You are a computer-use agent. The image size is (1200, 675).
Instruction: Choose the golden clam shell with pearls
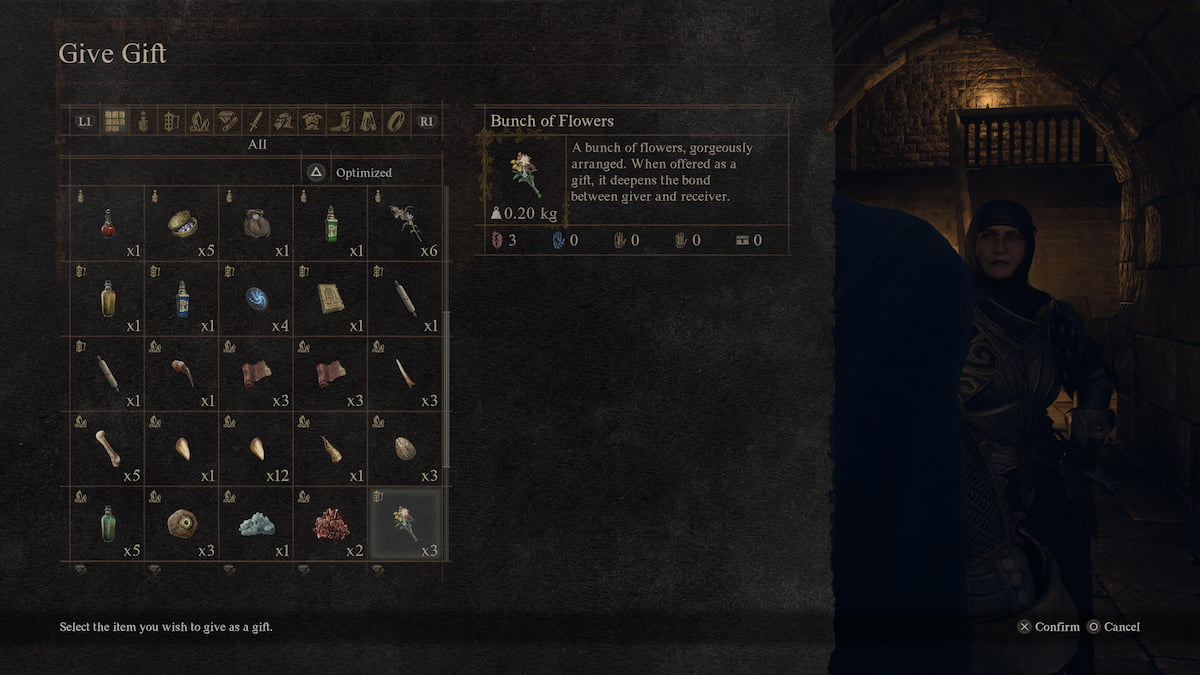click(182, 223)
